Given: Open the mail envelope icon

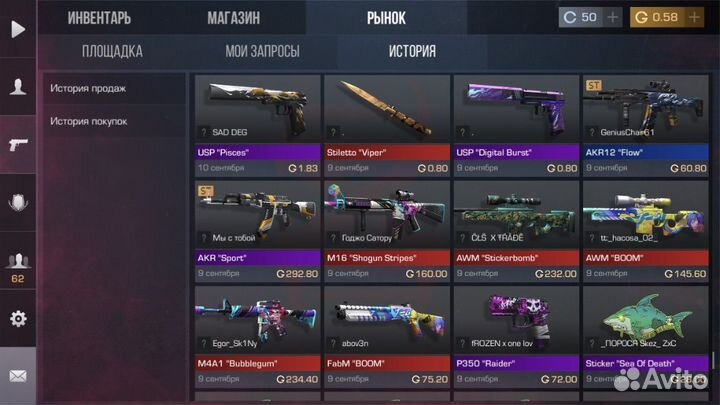Looking at the screenshot, I should click(x=17, y=376).
